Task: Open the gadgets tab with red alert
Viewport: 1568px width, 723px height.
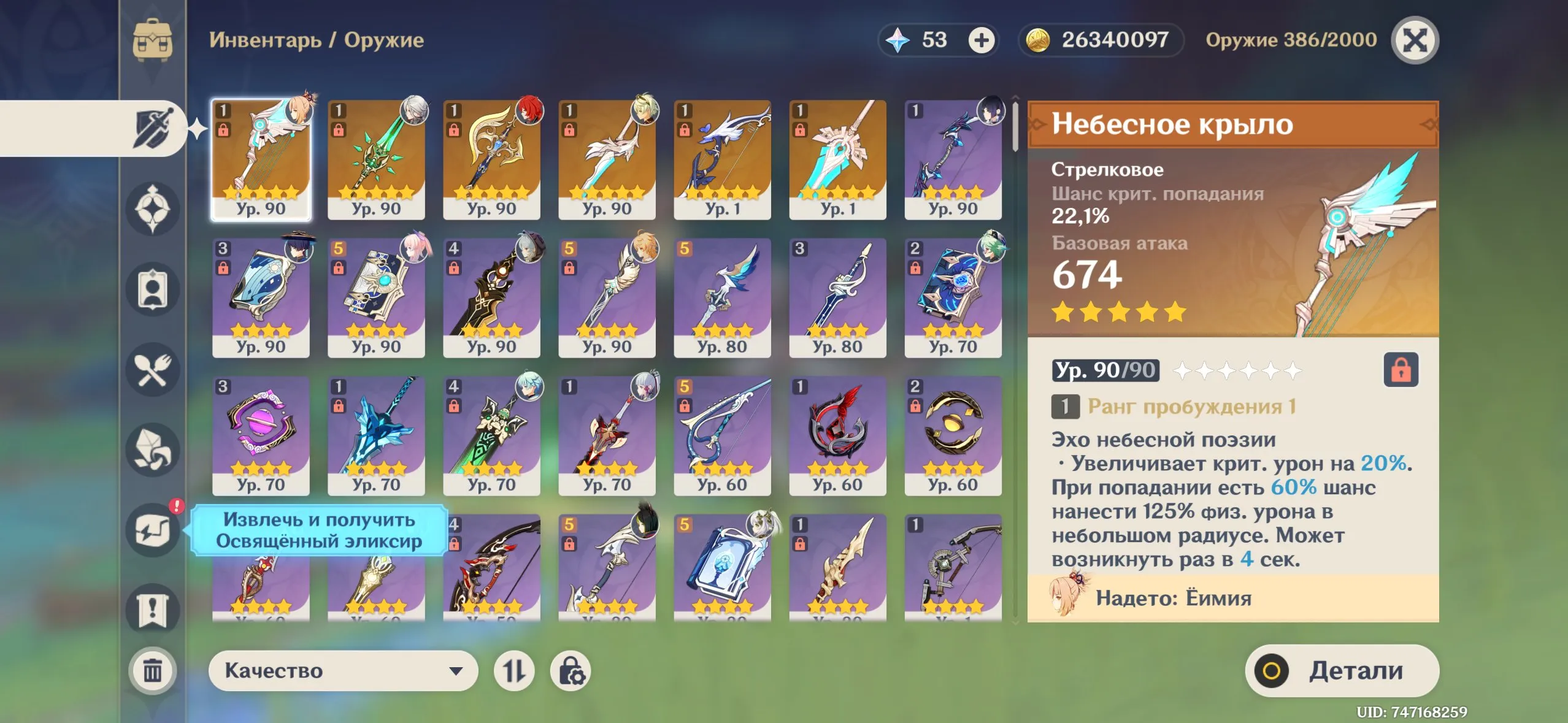Action: tap(153, 529)
